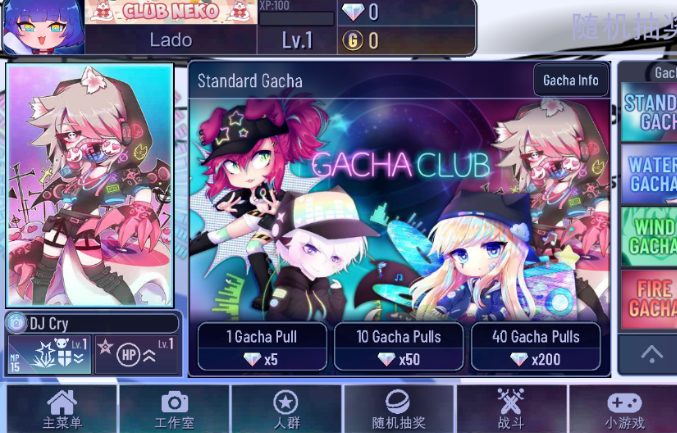Switch to the Wind Gacha banner
677x433 pixels.
click(x=649, y=235)
